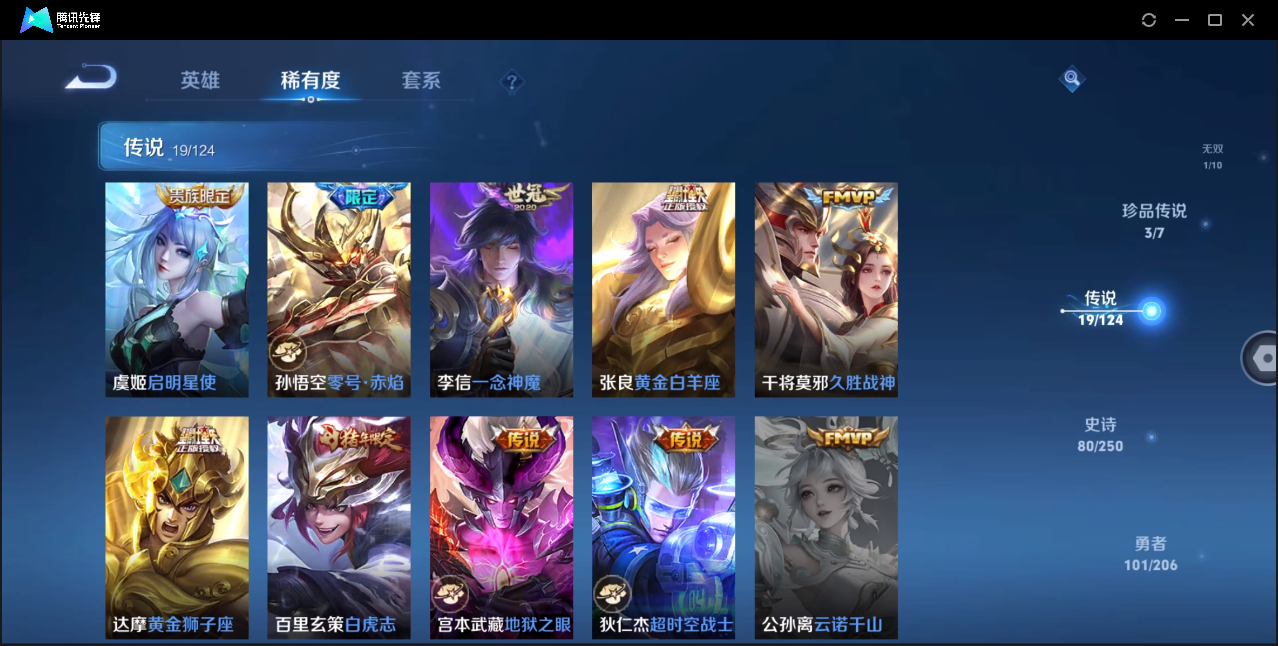Select the 宫本武藏 地狱之眼 skin card
1278x646 pixels.
pyautogui.click(x=501, y=527)
